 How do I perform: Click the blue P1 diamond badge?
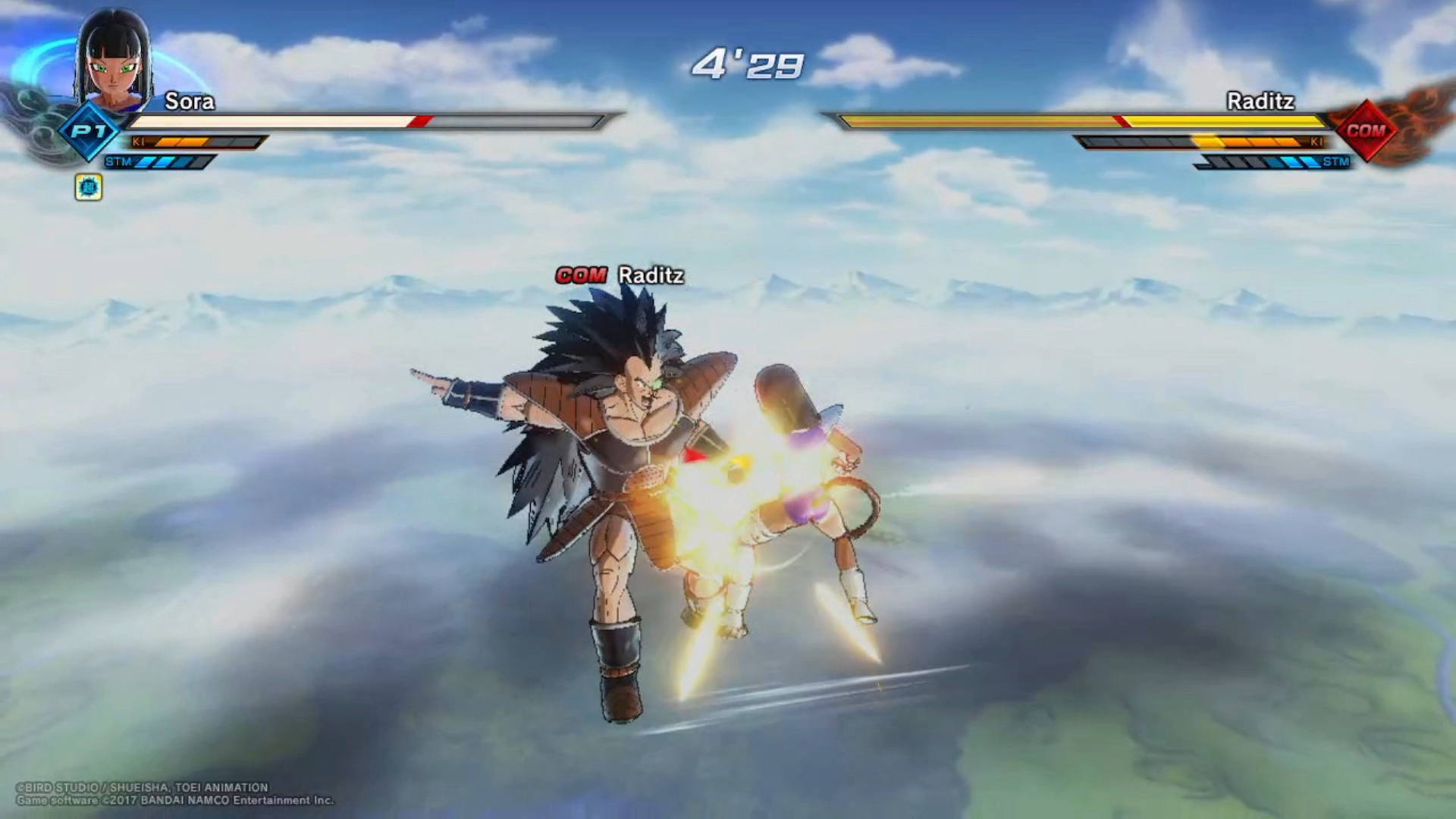89,131
